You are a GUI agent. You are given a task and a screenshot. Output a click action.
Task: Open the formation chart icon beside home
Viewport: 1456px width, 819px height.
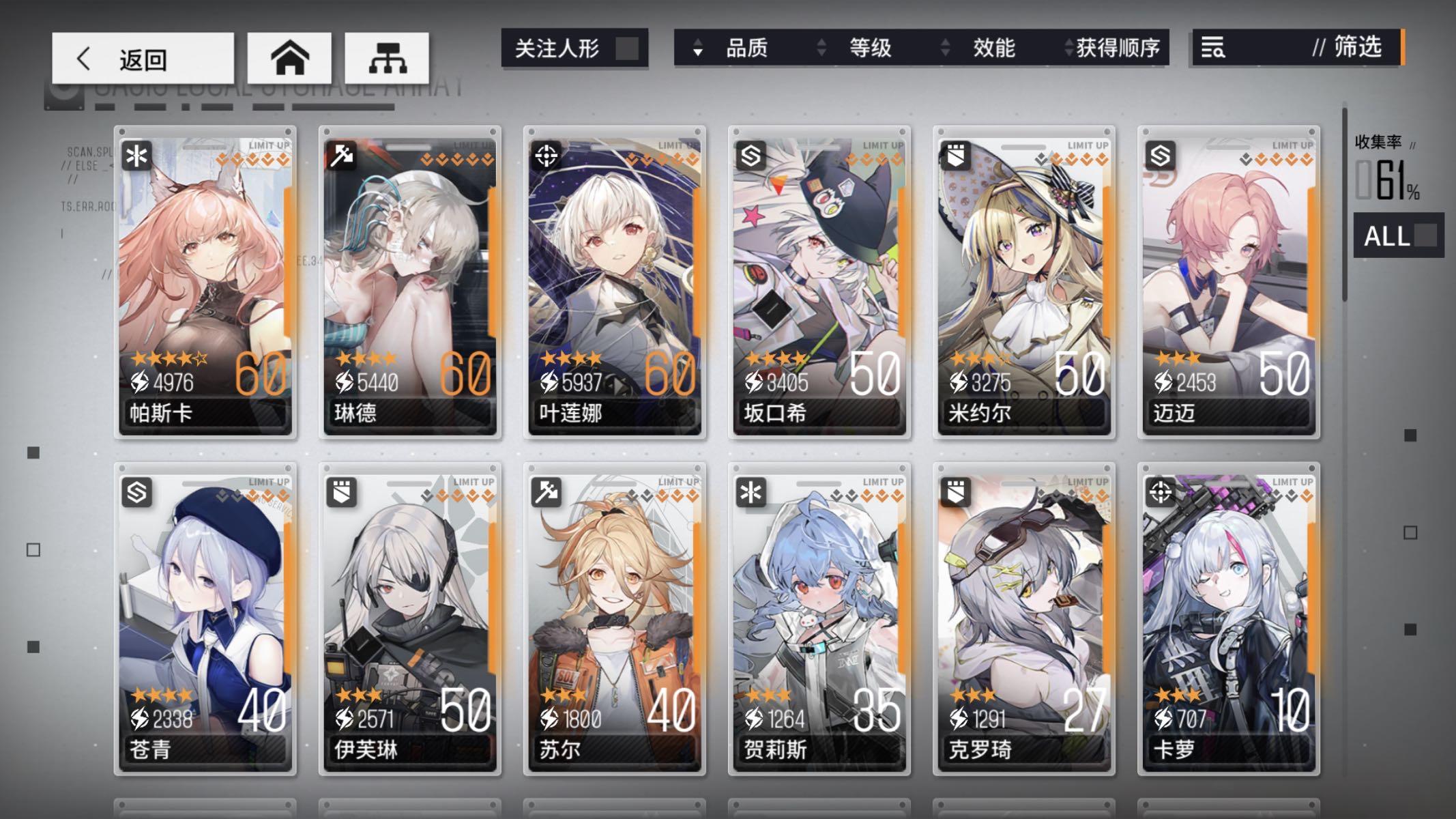tap(387, 58)
